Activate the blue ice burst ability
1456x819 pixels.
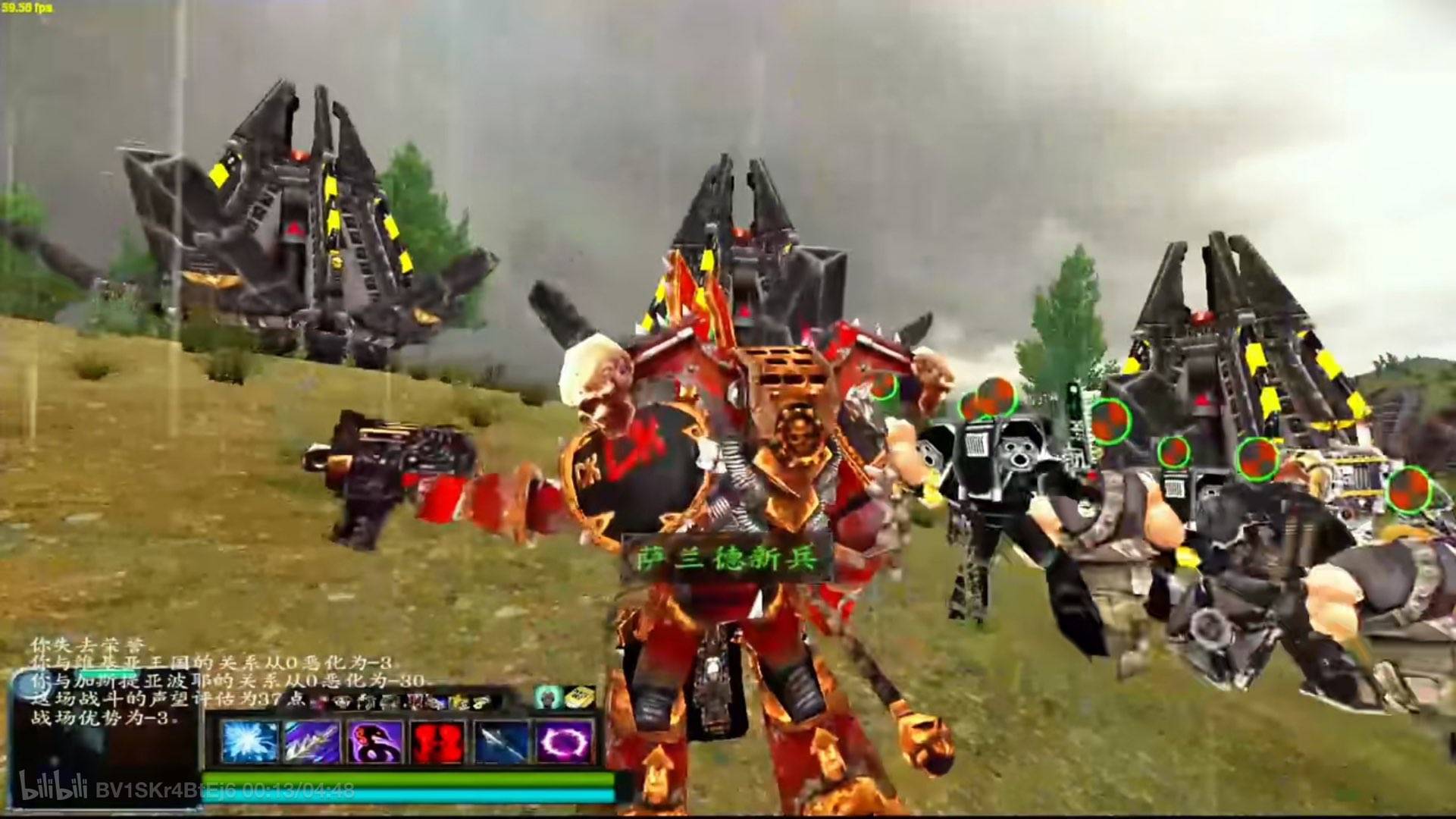click(249, 741)
